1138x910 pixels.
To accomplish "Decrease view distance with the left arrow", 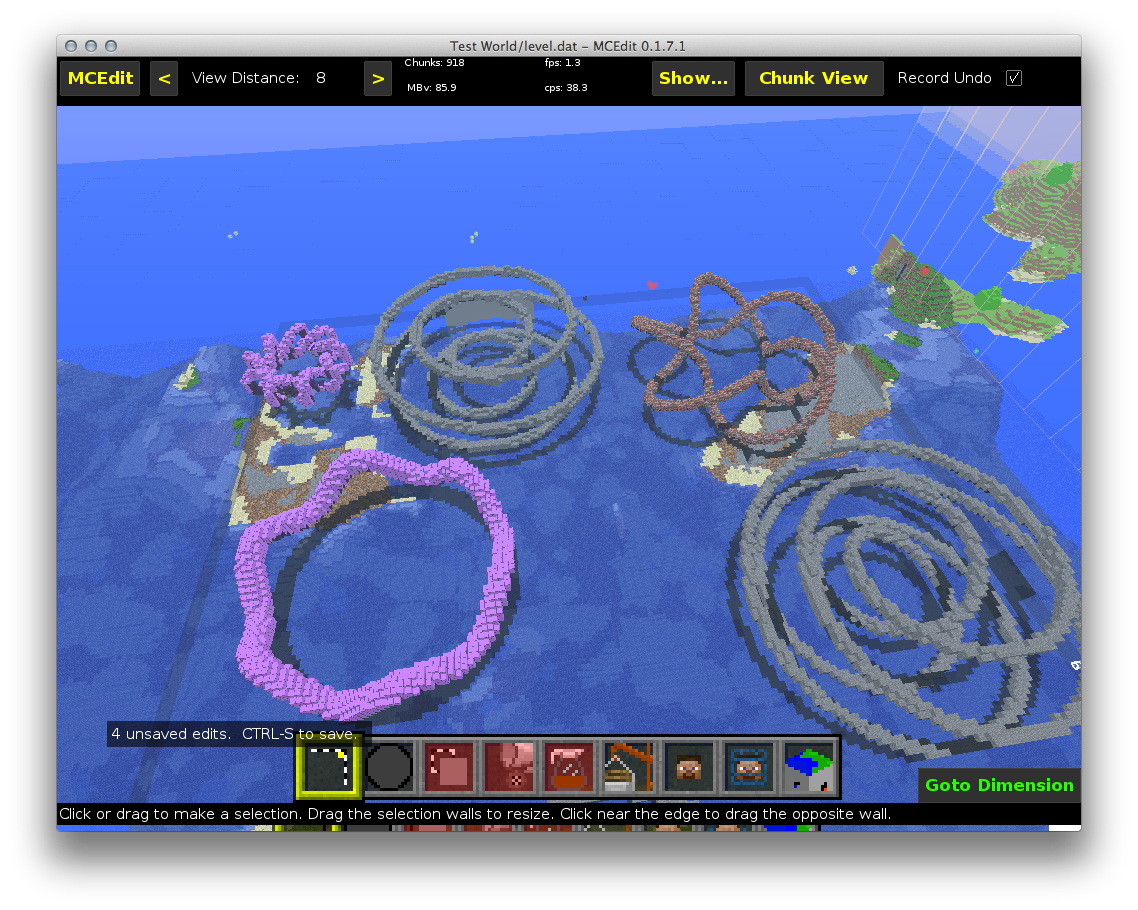I will click(x=164, y=78).
